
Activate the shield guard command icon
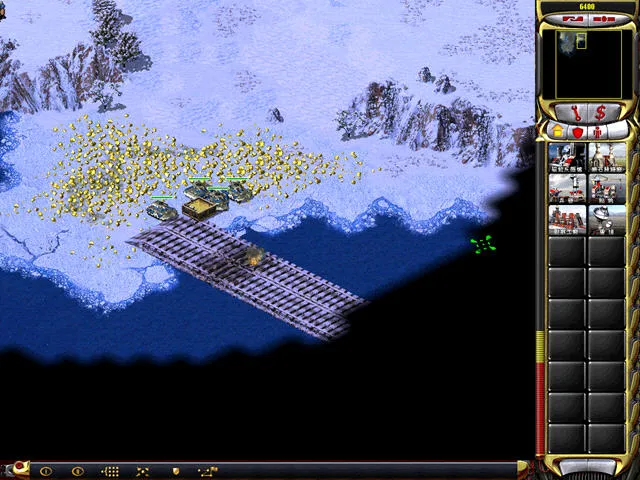(176, 470)
